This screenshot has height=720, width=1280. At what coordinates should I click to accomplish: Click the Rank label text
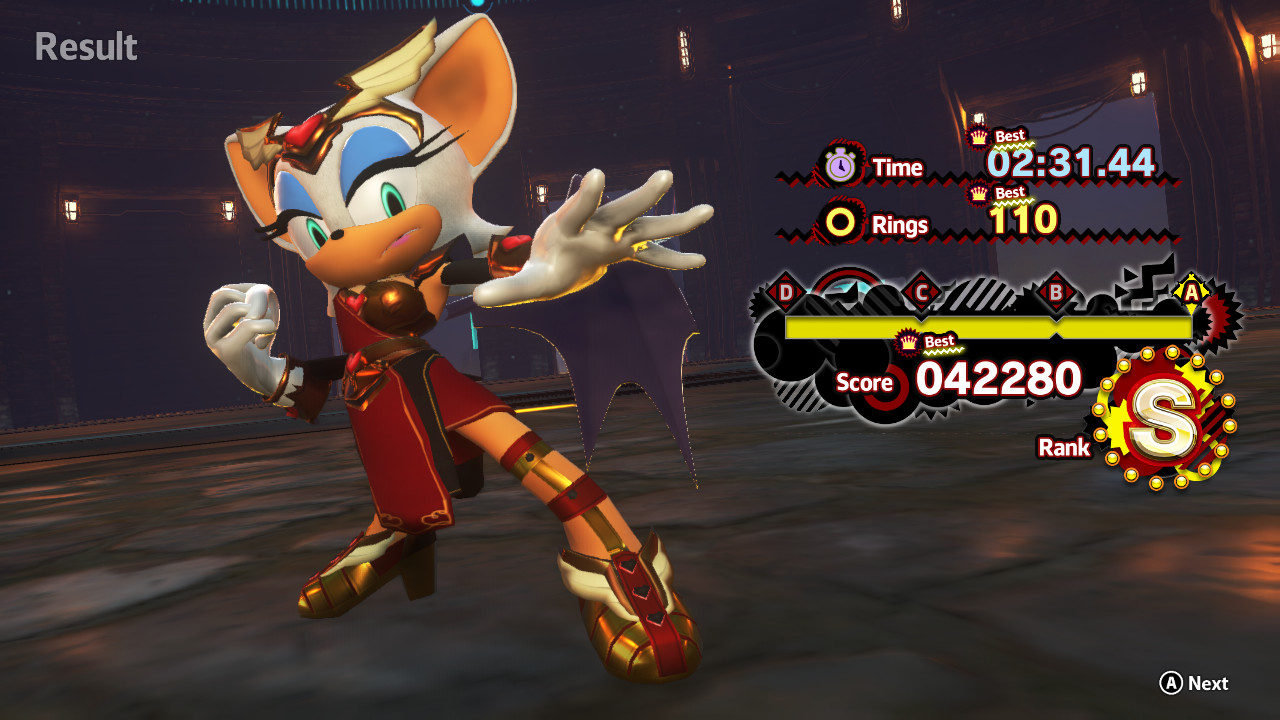click(1063, 448)
